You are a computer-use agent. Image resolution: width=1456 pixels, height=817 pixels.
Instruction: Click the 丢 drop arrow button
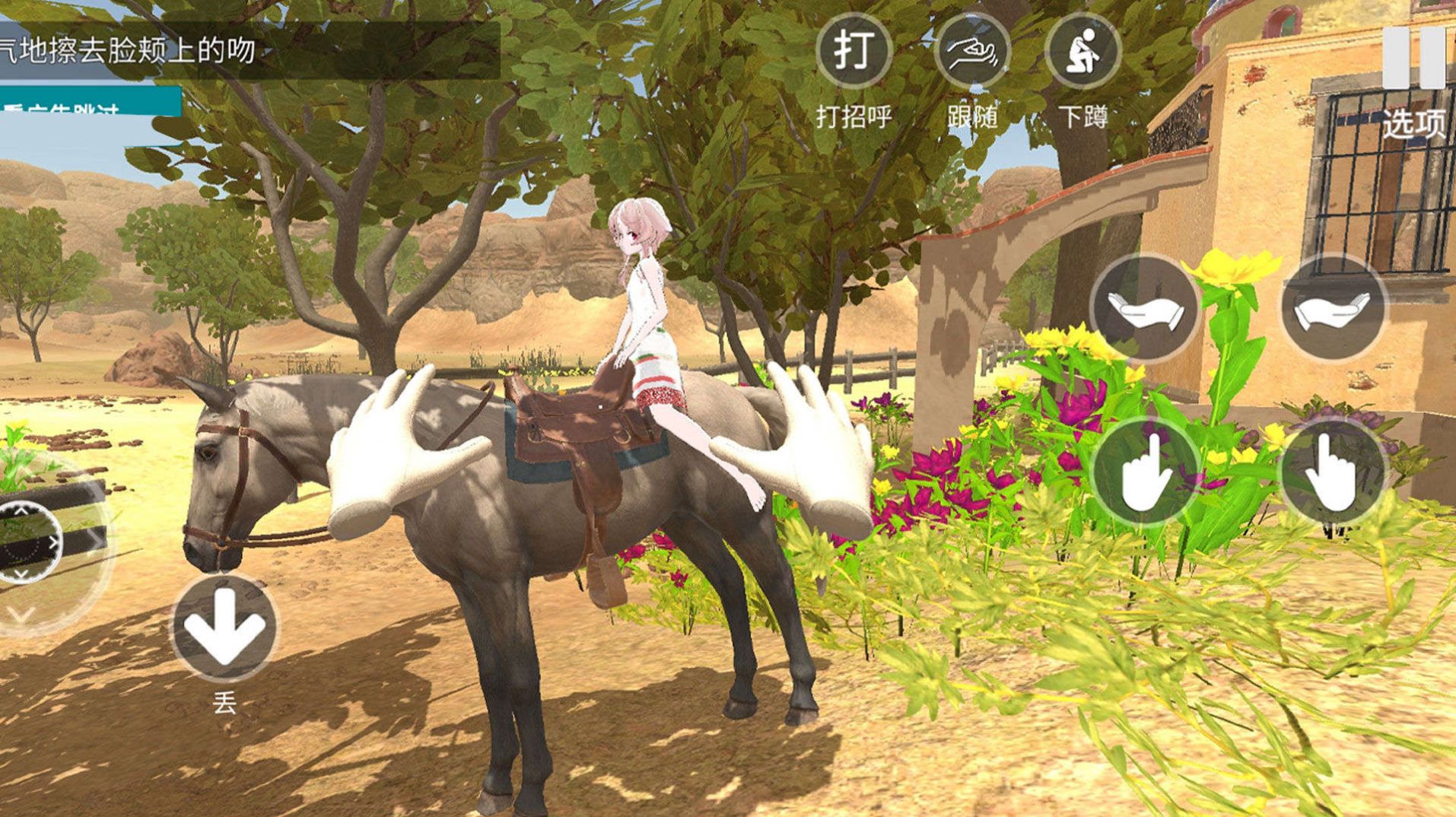tap(224, 628)
